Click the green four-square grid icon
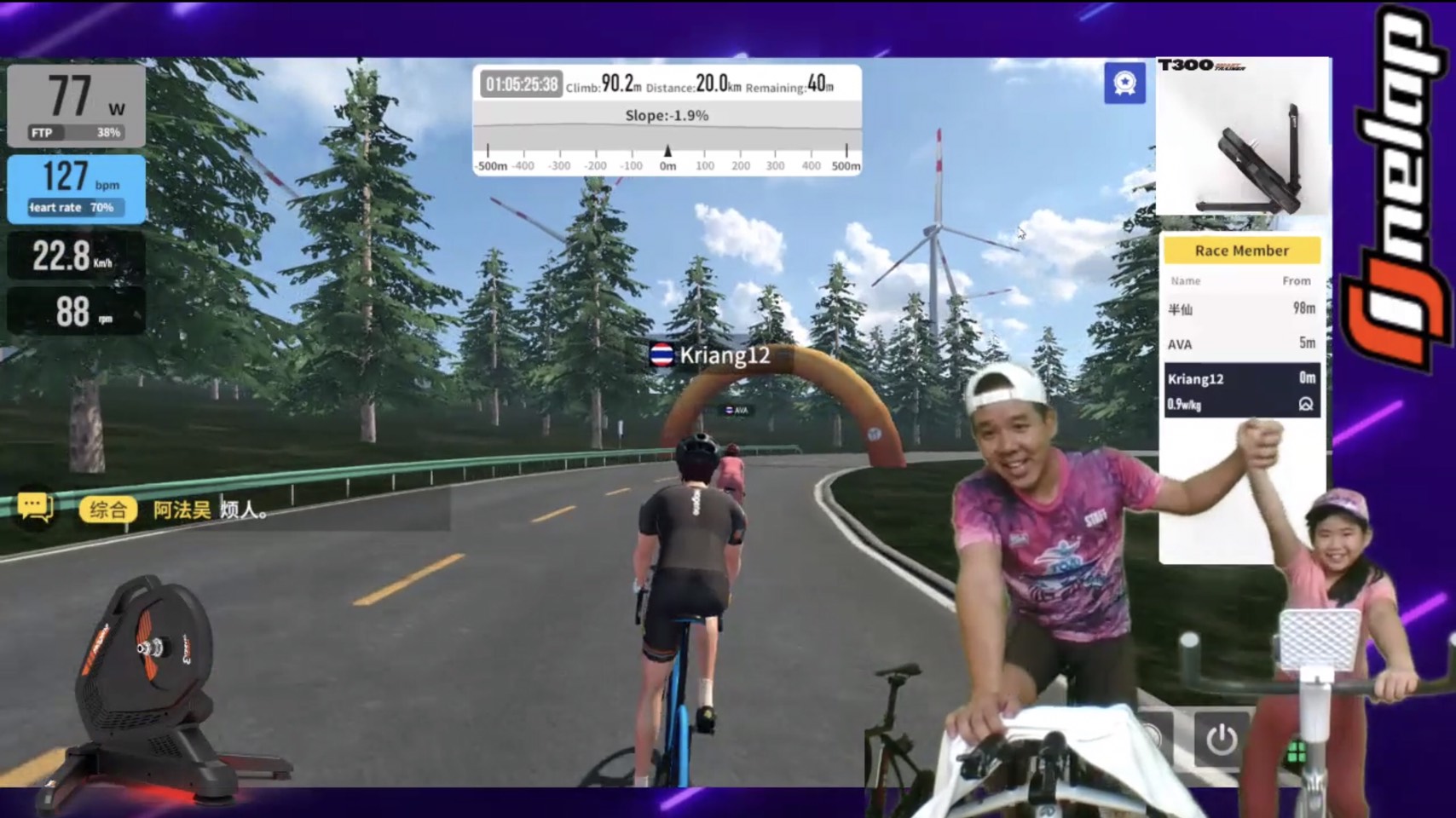Viewport: 1456px width, 818px height. [x=1297, y=752]
